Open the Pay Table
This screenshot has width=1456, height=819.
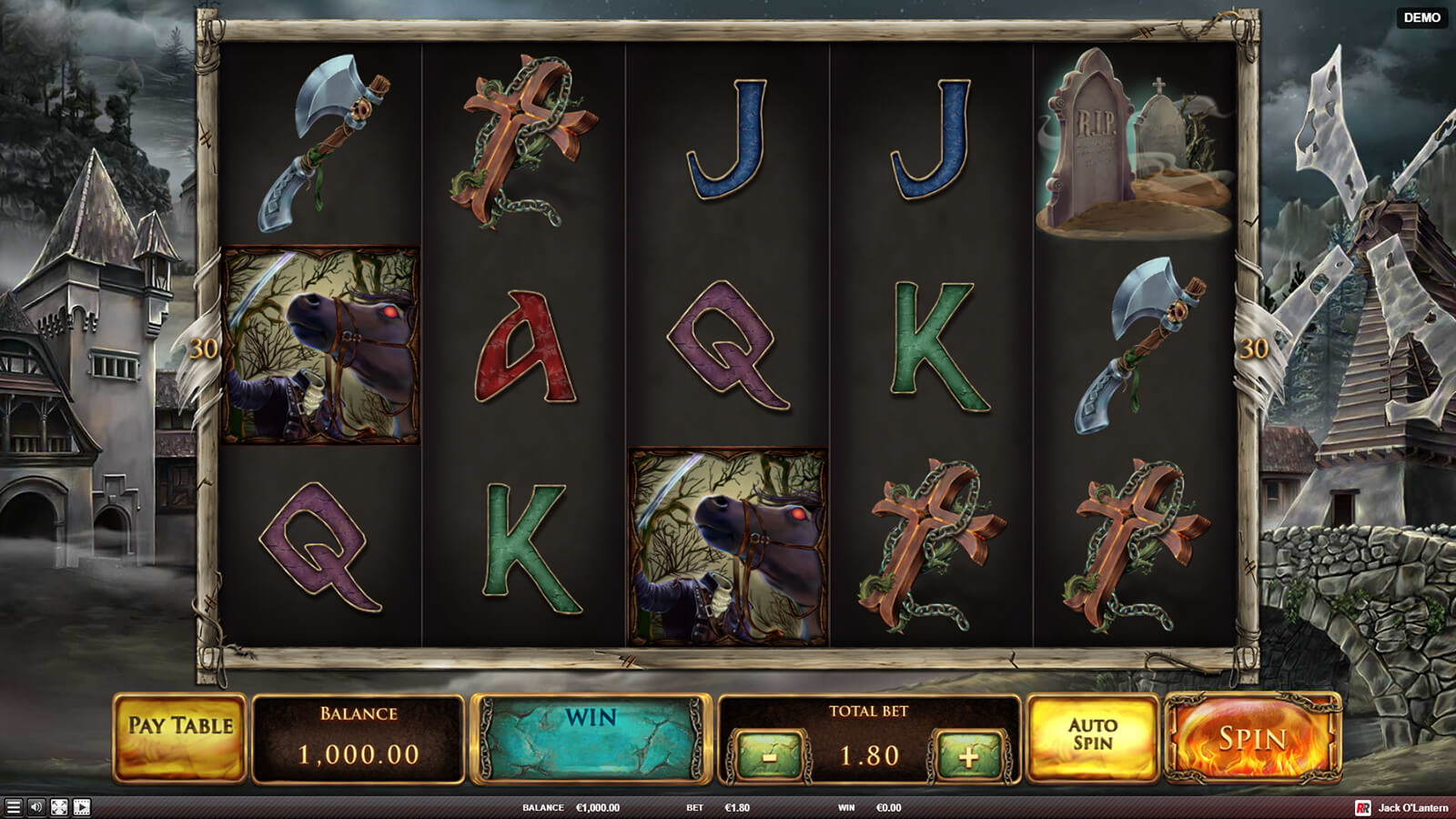click(x=180, y=738)
